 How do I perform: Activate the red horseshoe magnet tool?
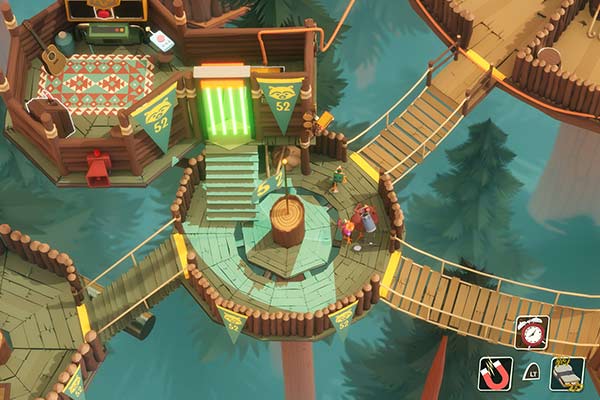[x=494, y=373]
